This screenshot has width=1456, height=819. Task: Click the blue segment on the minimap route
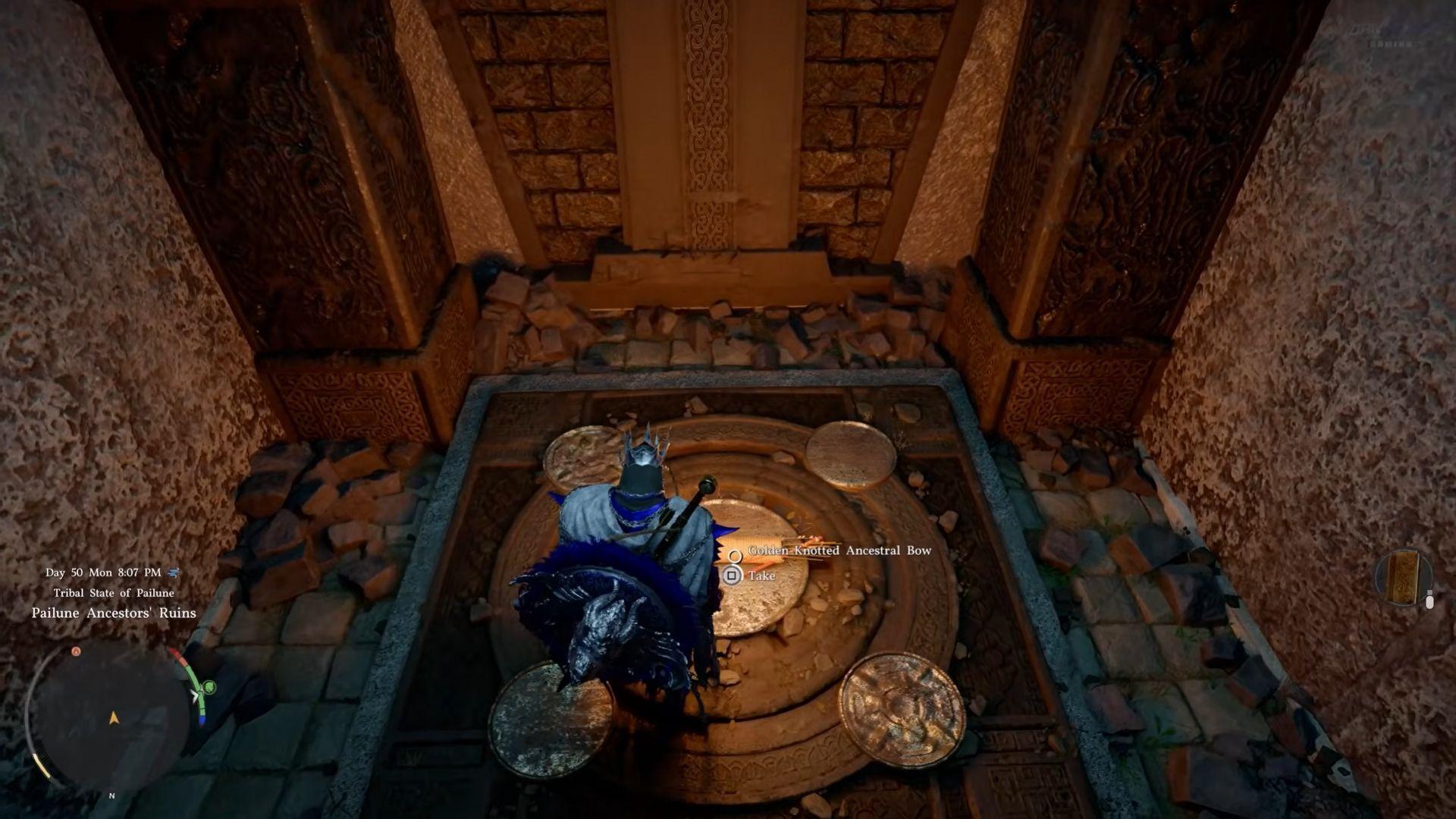tap(202, 720)
